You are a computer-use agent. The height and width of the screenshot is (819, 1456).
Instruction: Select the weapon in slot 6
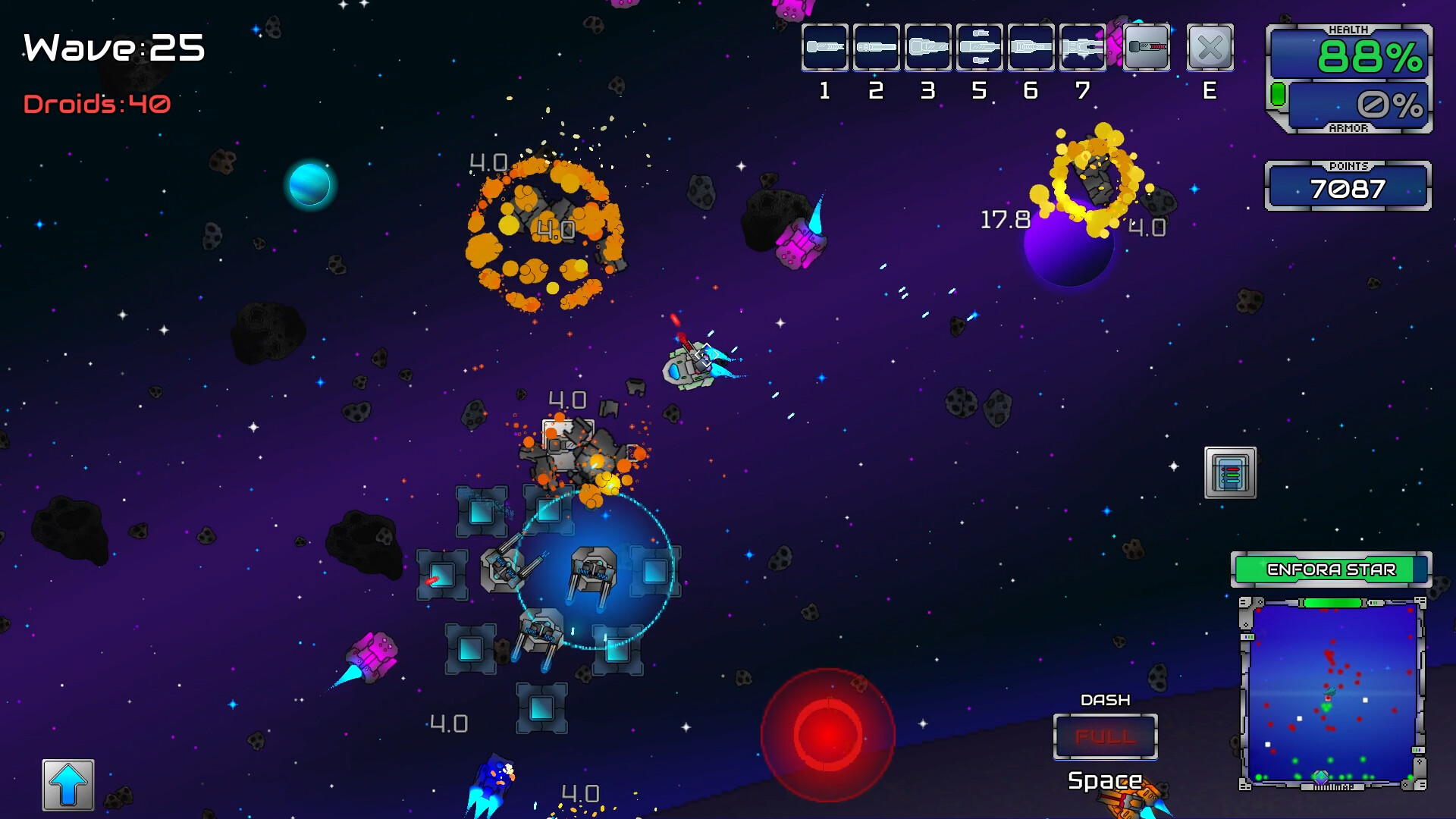(1031, 47)
